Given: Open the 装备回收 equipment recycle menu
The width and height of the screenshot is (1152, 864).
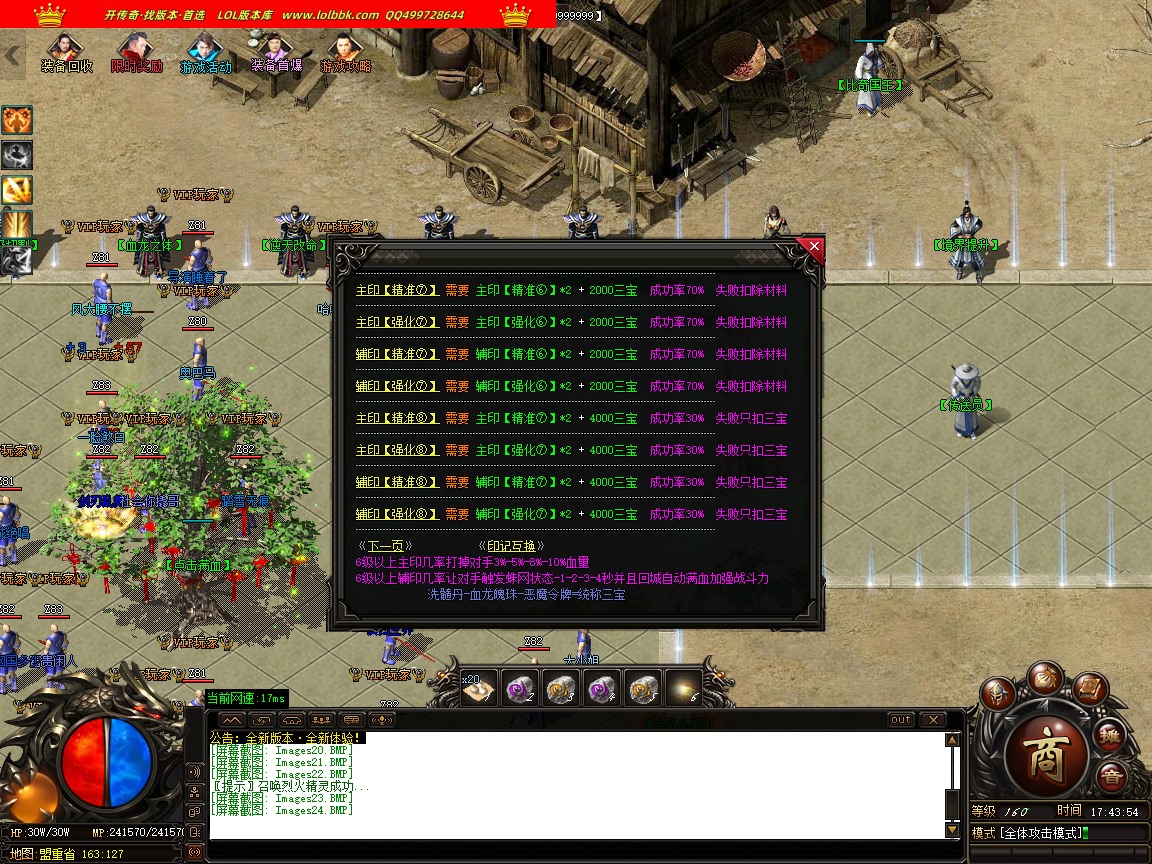Looking at the screenshot, I should point(66,53).
